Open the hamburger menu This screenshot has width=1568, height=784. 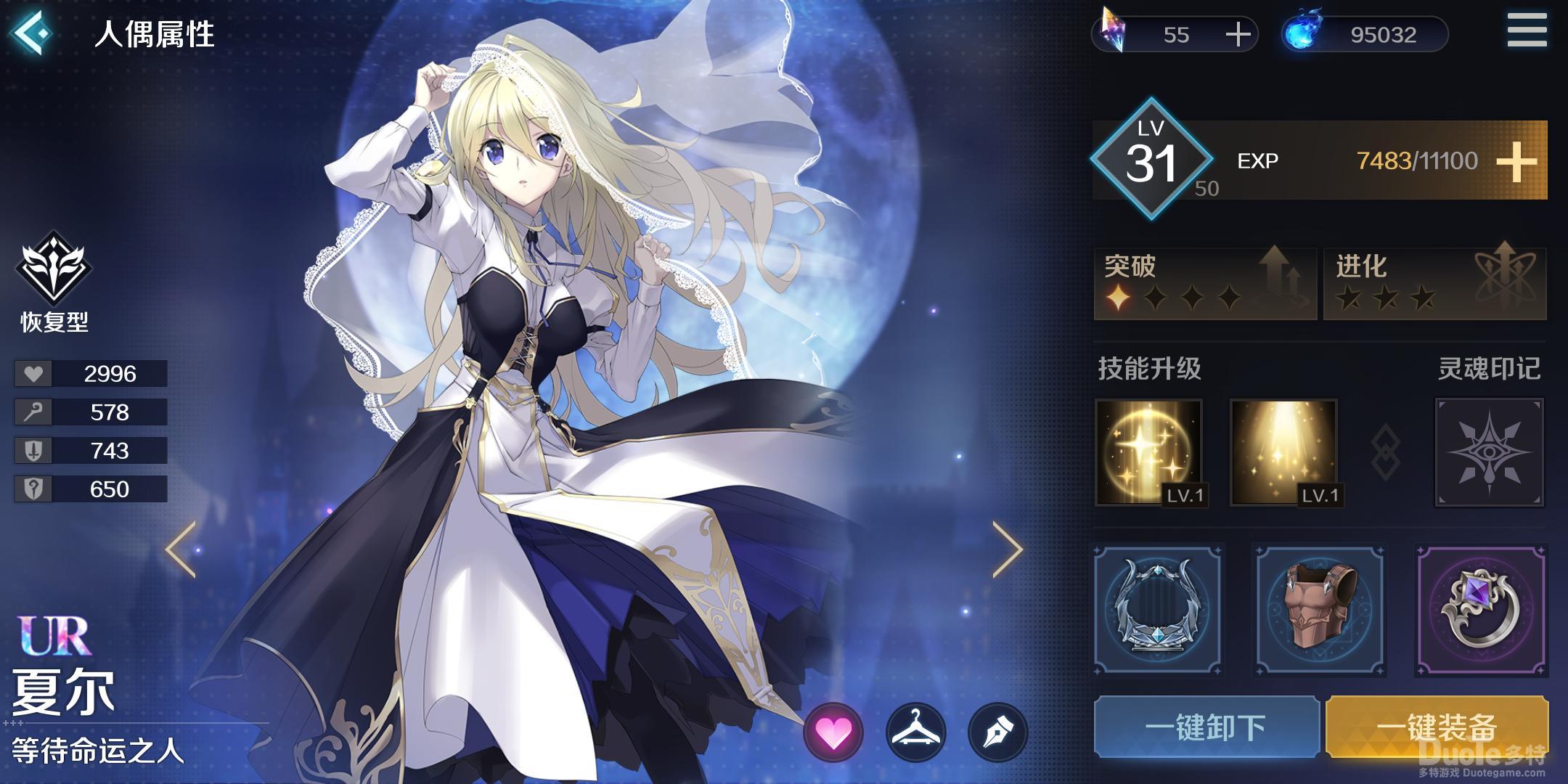1527,30
